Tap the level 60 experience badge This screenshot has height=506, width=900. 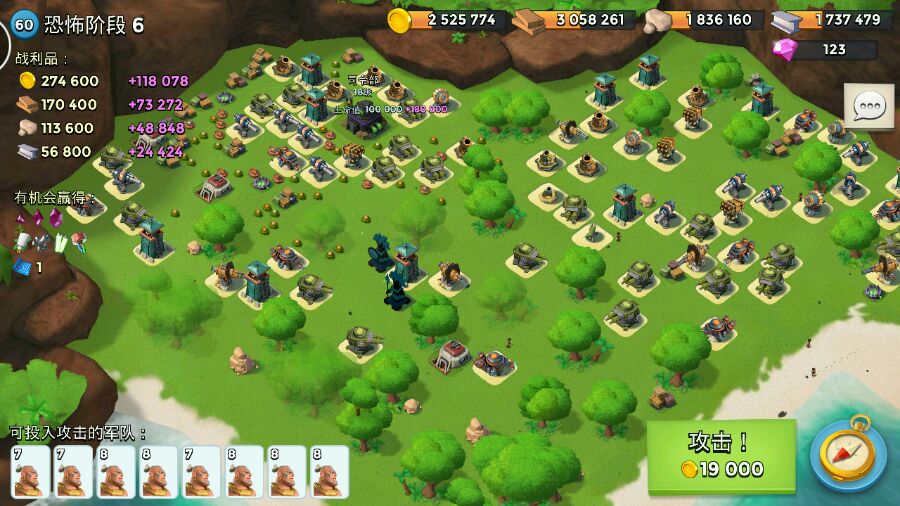(23, 24)
